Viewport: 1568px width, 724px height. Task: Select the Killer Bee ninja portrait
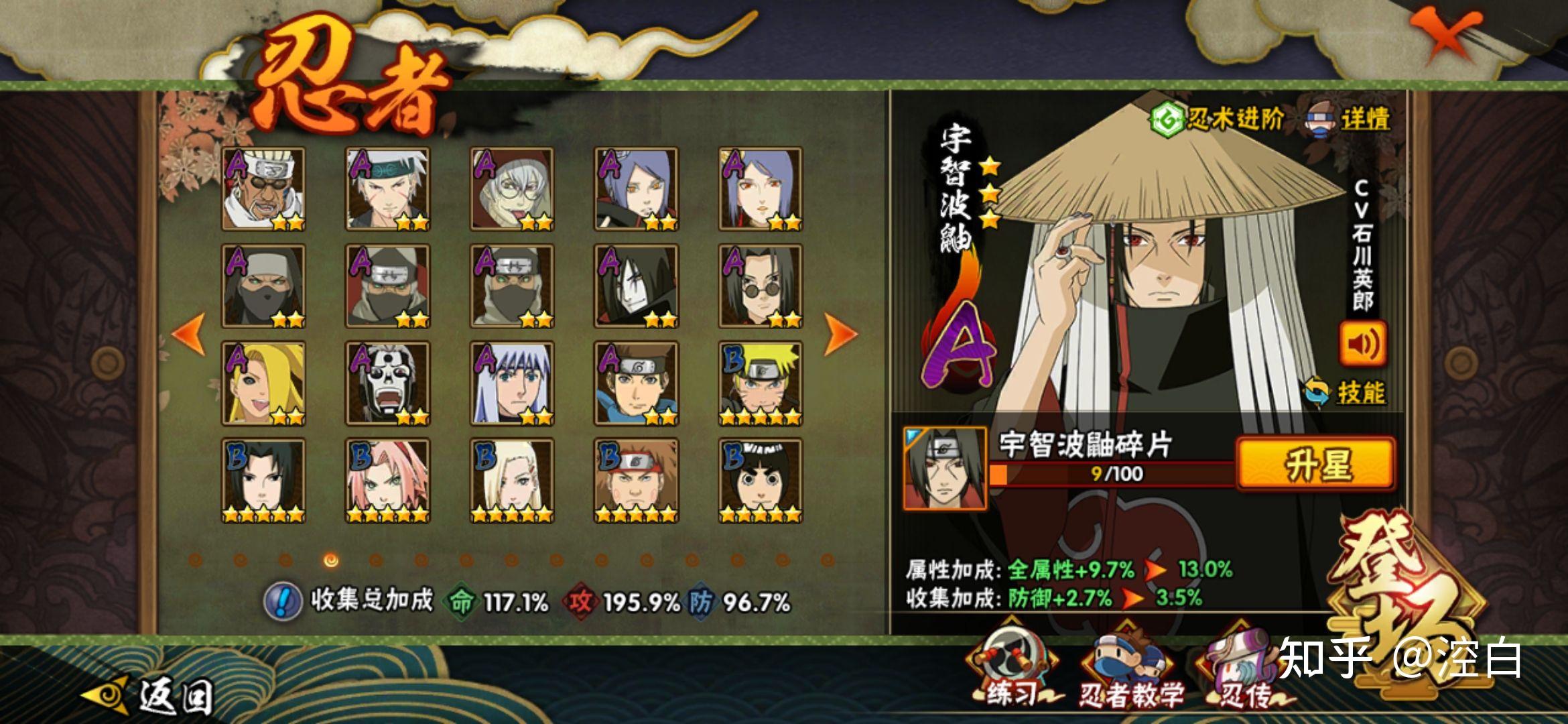(x=263, y=189)
